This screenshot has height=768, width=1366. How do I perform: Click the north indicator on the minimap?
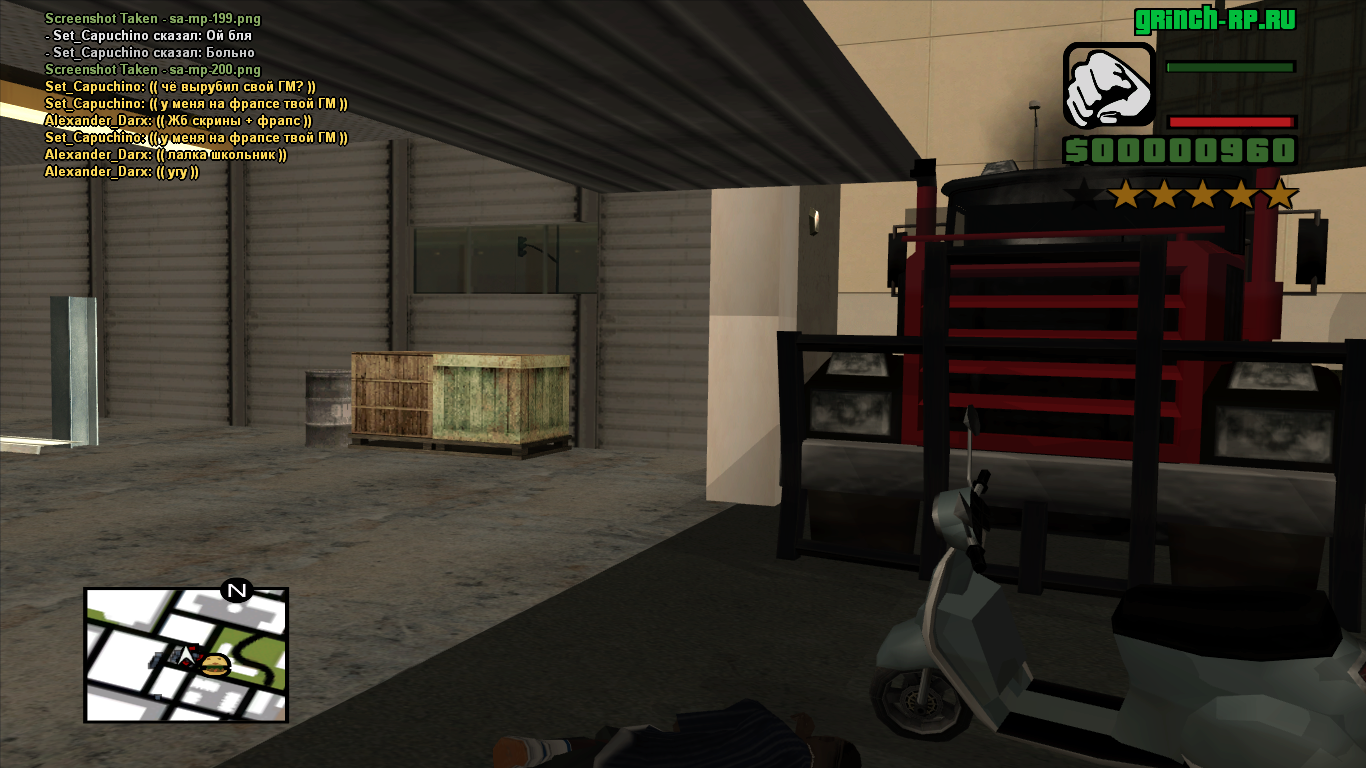tap(237, 590)
